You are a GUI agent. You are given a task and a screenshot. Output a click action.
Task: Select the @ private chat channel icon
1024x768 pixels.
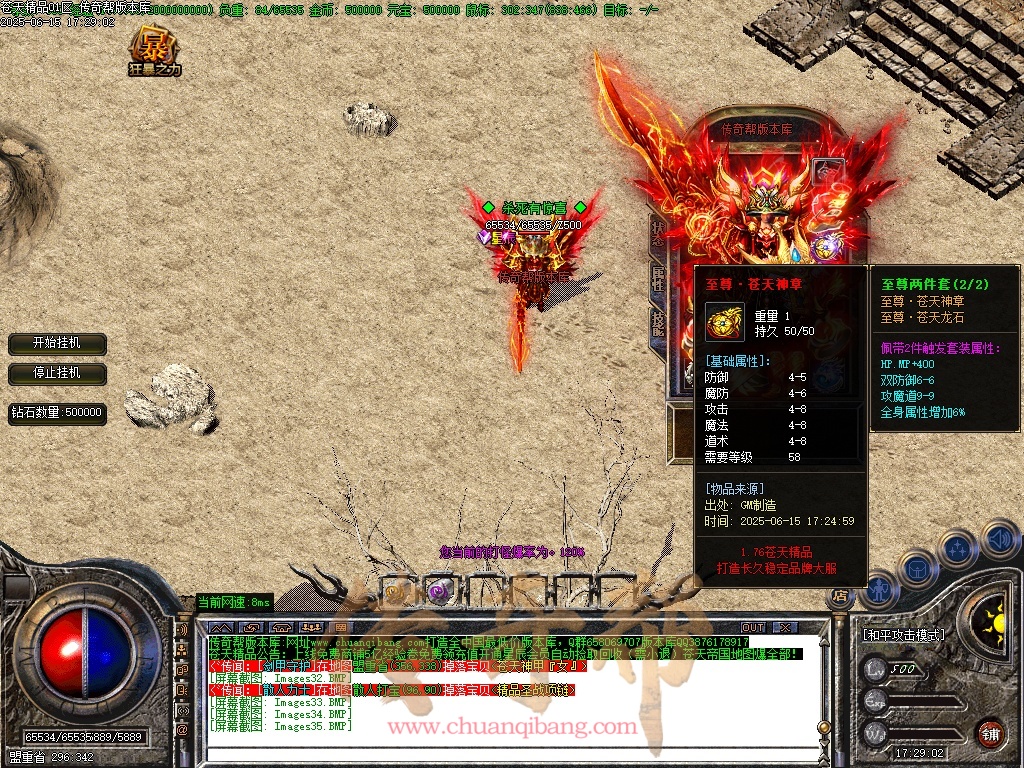point(182,730)
